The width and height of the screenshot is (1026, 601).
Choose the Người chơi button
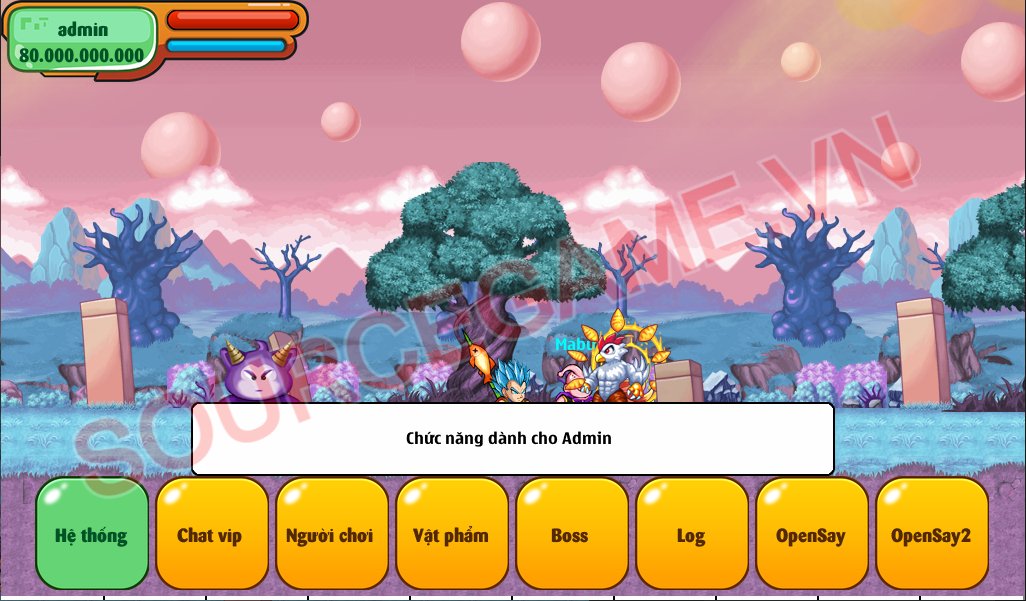tap(331, 534)
